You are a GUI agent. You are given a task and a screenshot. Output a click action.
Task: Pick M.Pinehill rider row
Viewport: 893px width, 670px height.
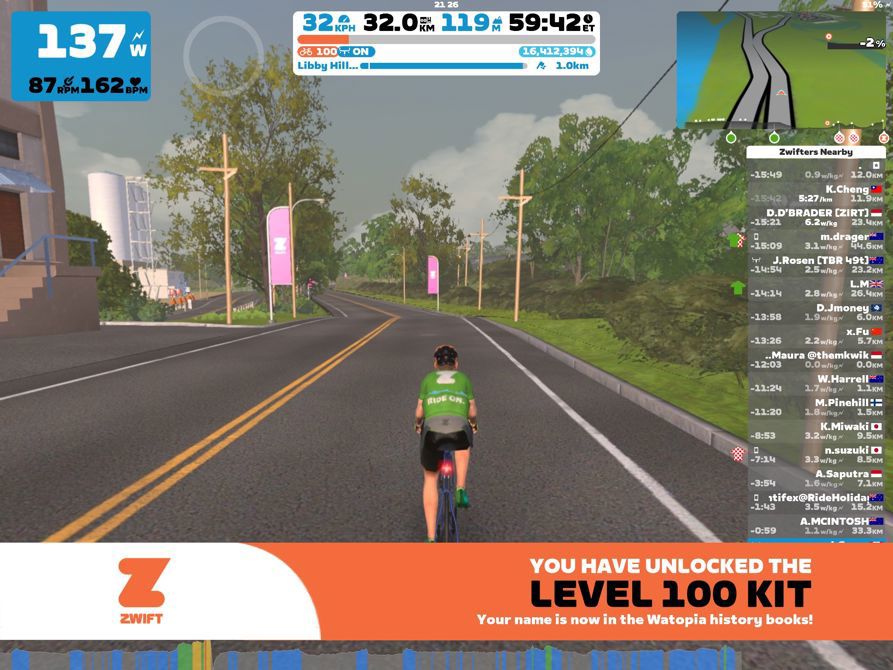816,407
